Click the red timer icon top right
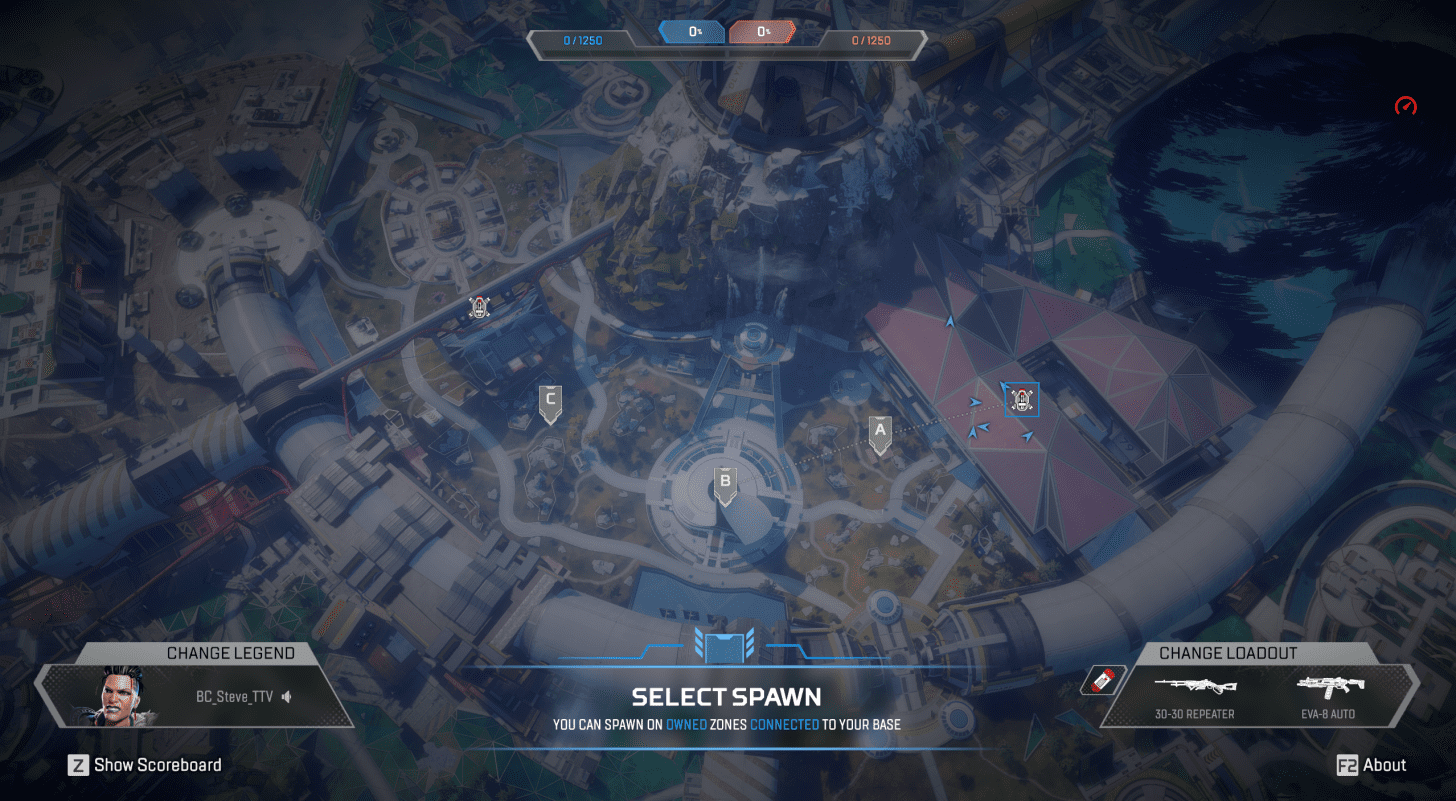Image resolution: width=1456 pixels, height=801 pixels. [x=1404, y=106]
